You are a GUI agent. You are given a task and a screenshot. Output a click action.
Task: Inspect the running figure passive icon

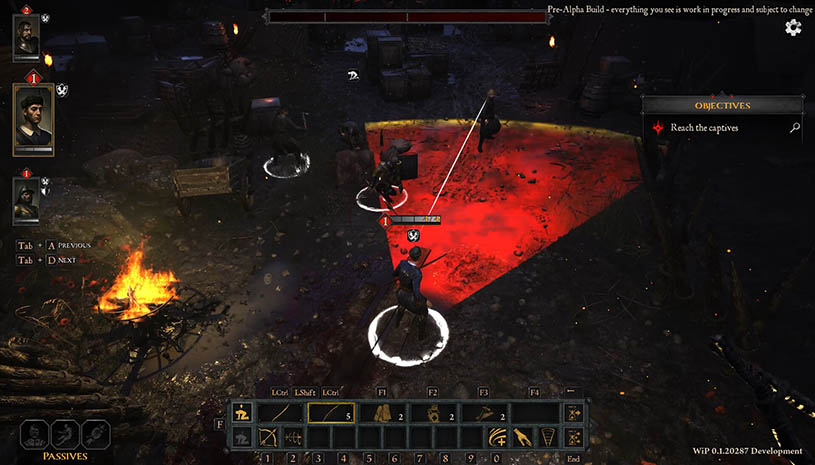[65, 434]
